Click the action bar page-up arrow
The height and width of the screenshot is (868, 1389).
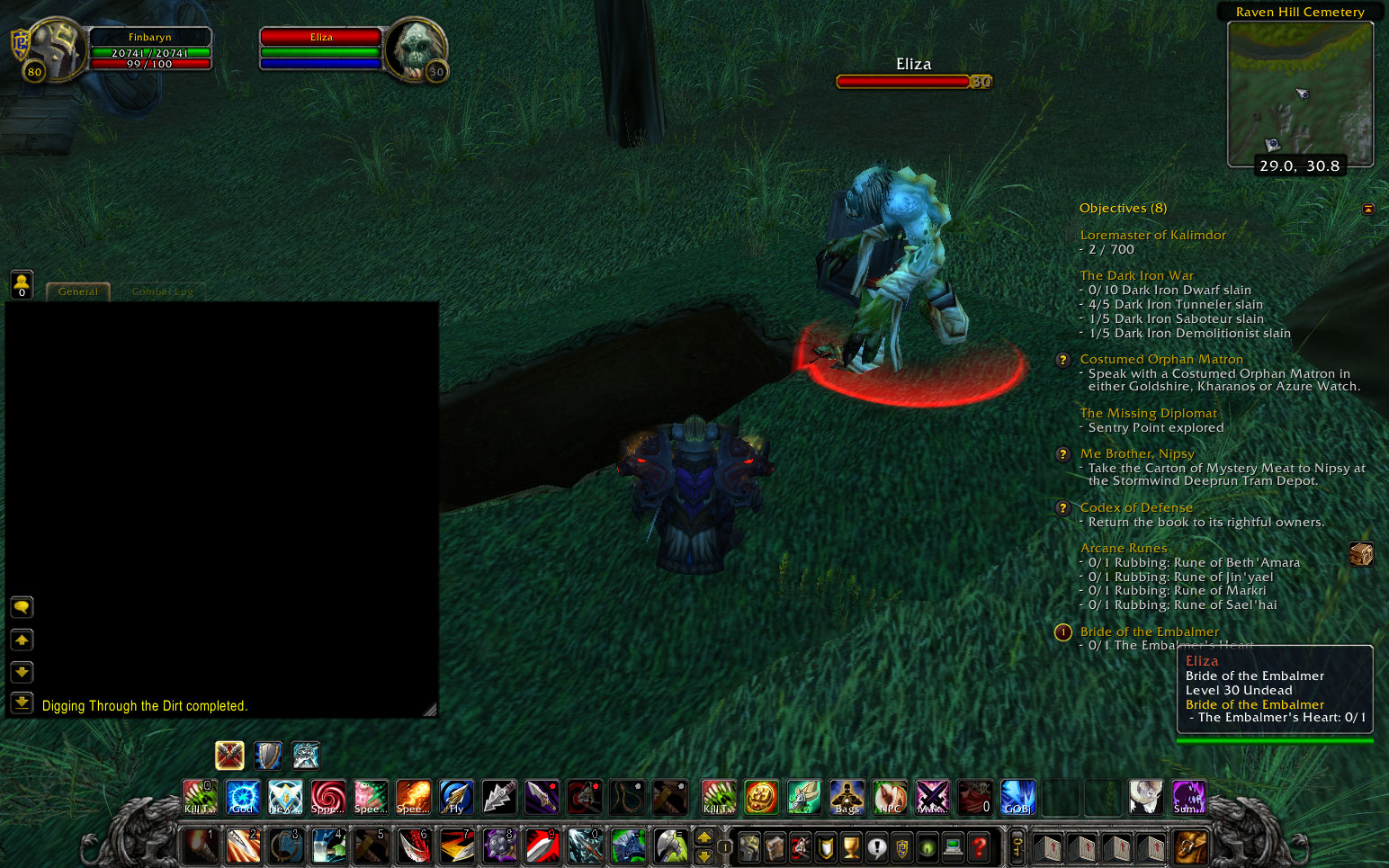[x=704, y=837]
